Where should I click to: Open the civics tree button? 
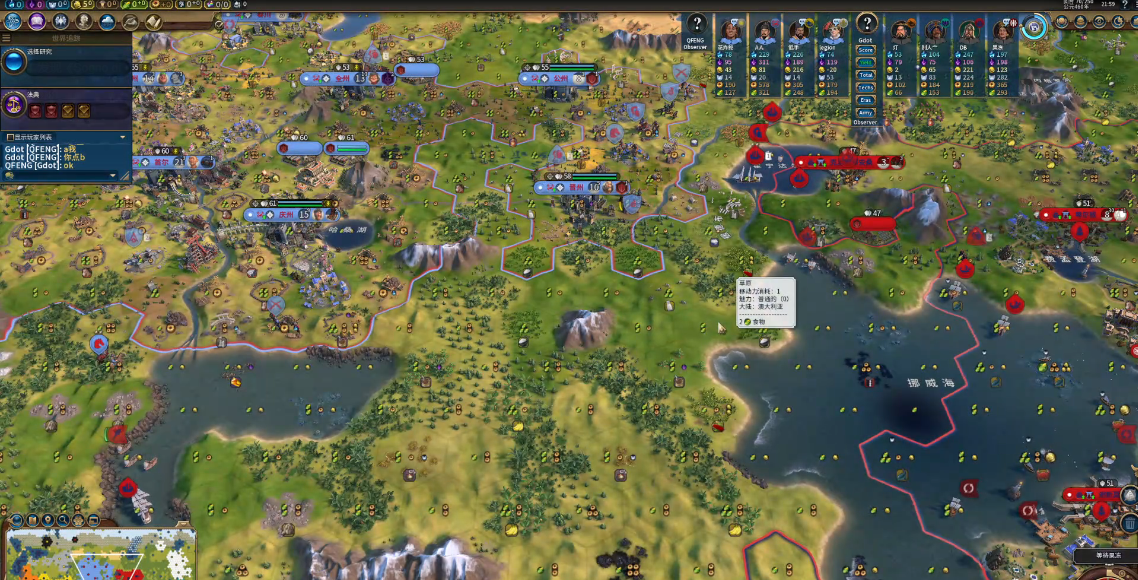point(37,21)
